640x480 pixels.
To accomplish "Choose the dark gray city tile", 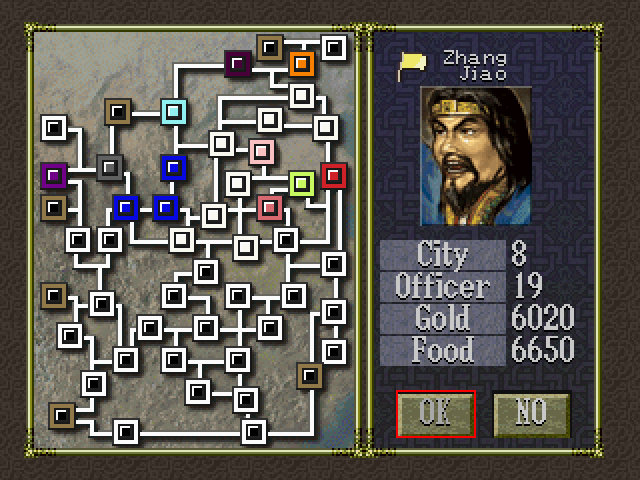I will coord(110,167).
